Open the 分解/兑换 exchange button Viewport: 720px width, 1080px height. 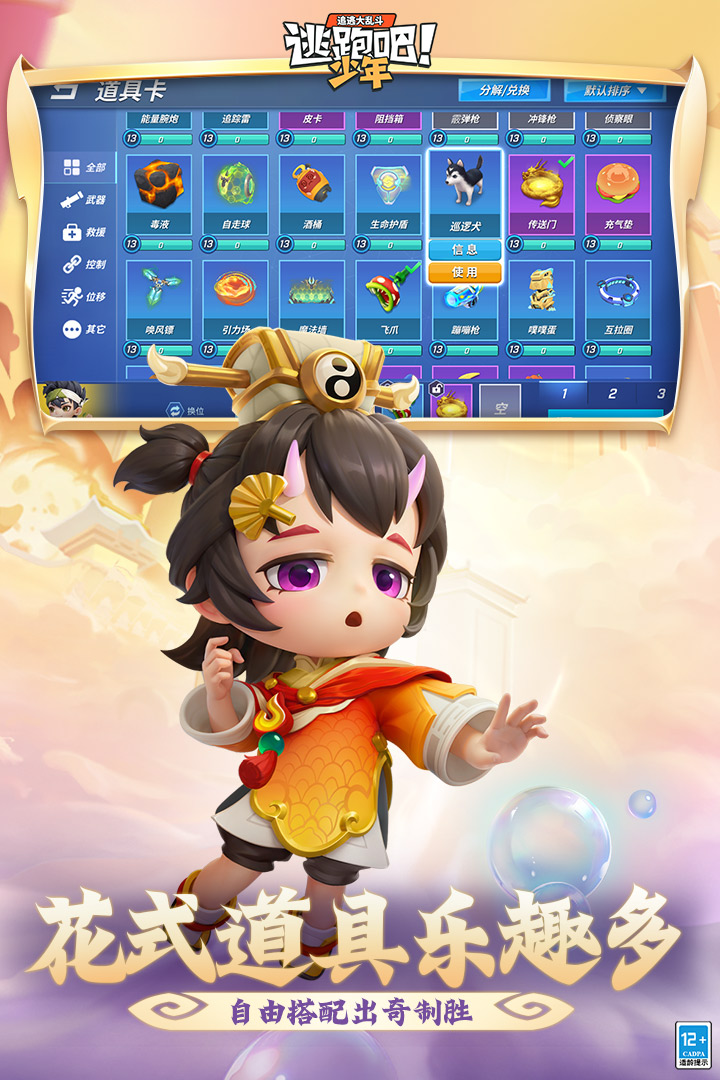505,90
